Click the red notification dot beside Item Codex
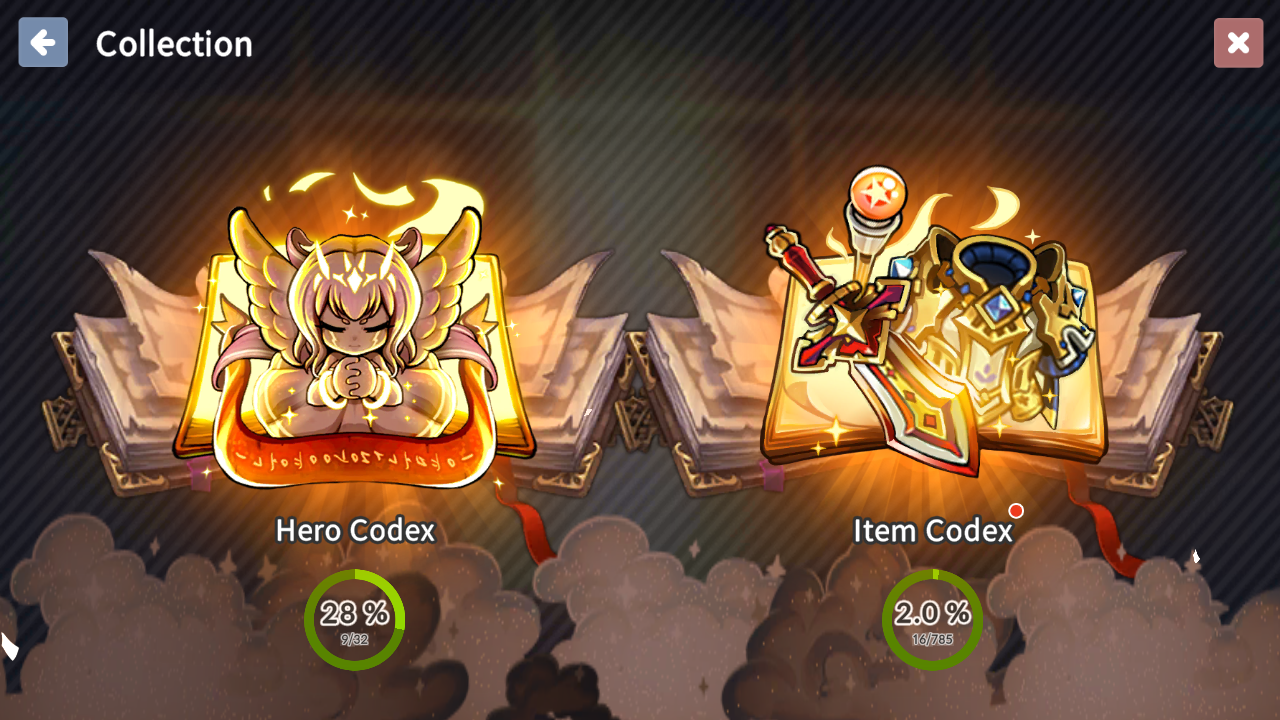This screenshot has width=1280, height=720. (x=1016, y=511)
